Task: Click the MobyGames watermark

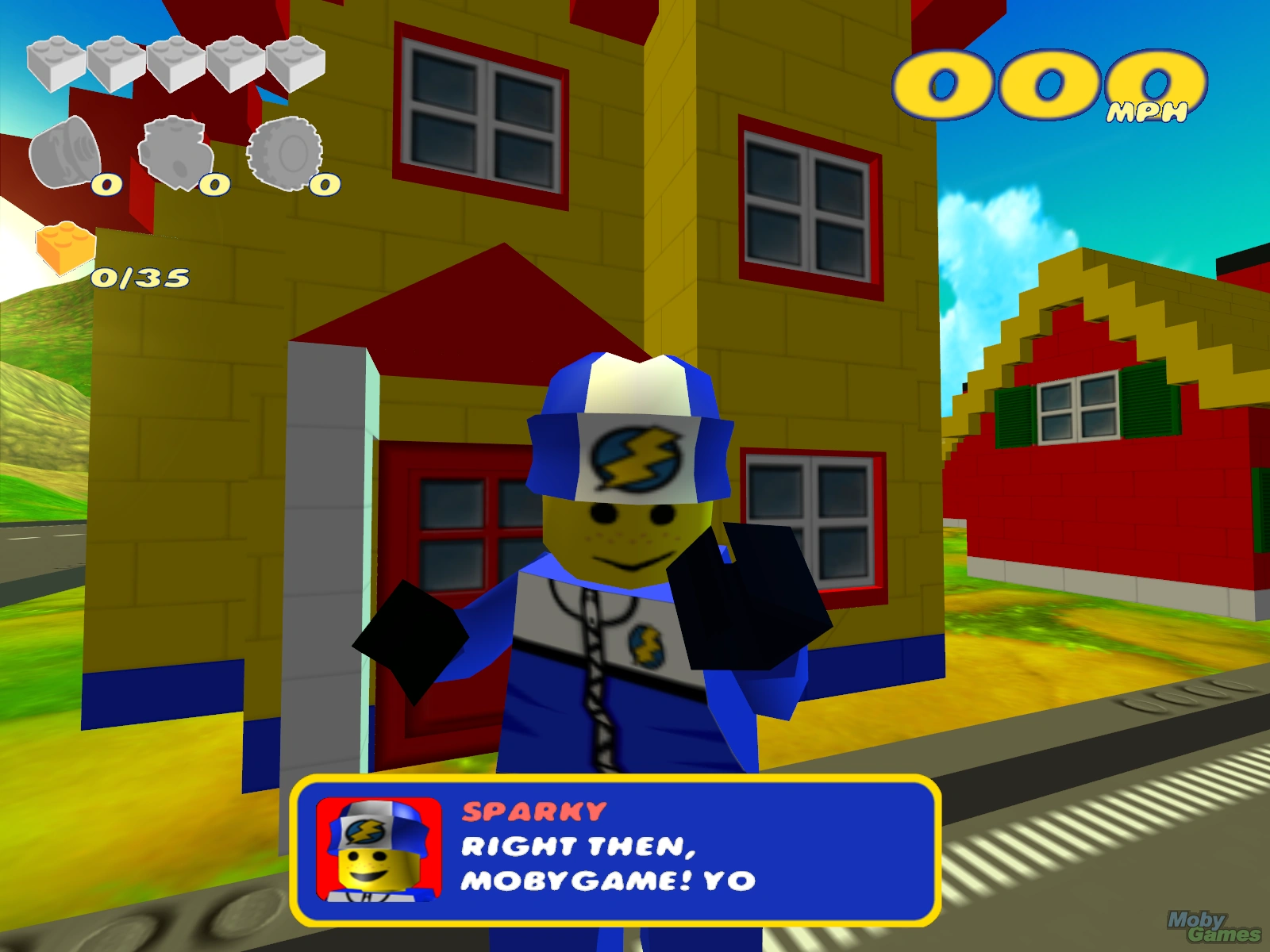Action: (x=1213, y=926)
